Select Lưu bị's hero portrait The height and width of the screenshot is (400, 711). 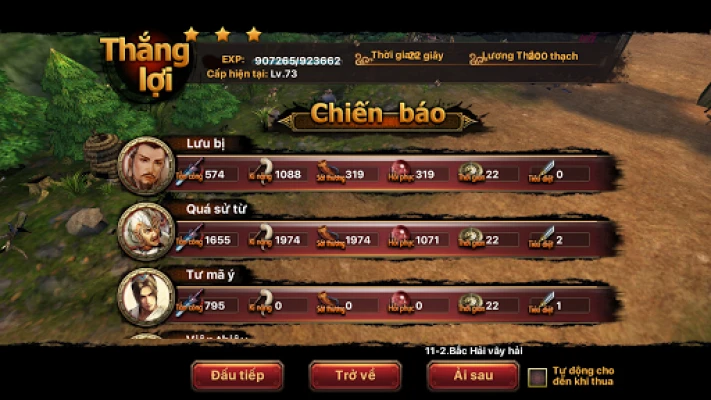pyautogui.click(x=146, y=165)
